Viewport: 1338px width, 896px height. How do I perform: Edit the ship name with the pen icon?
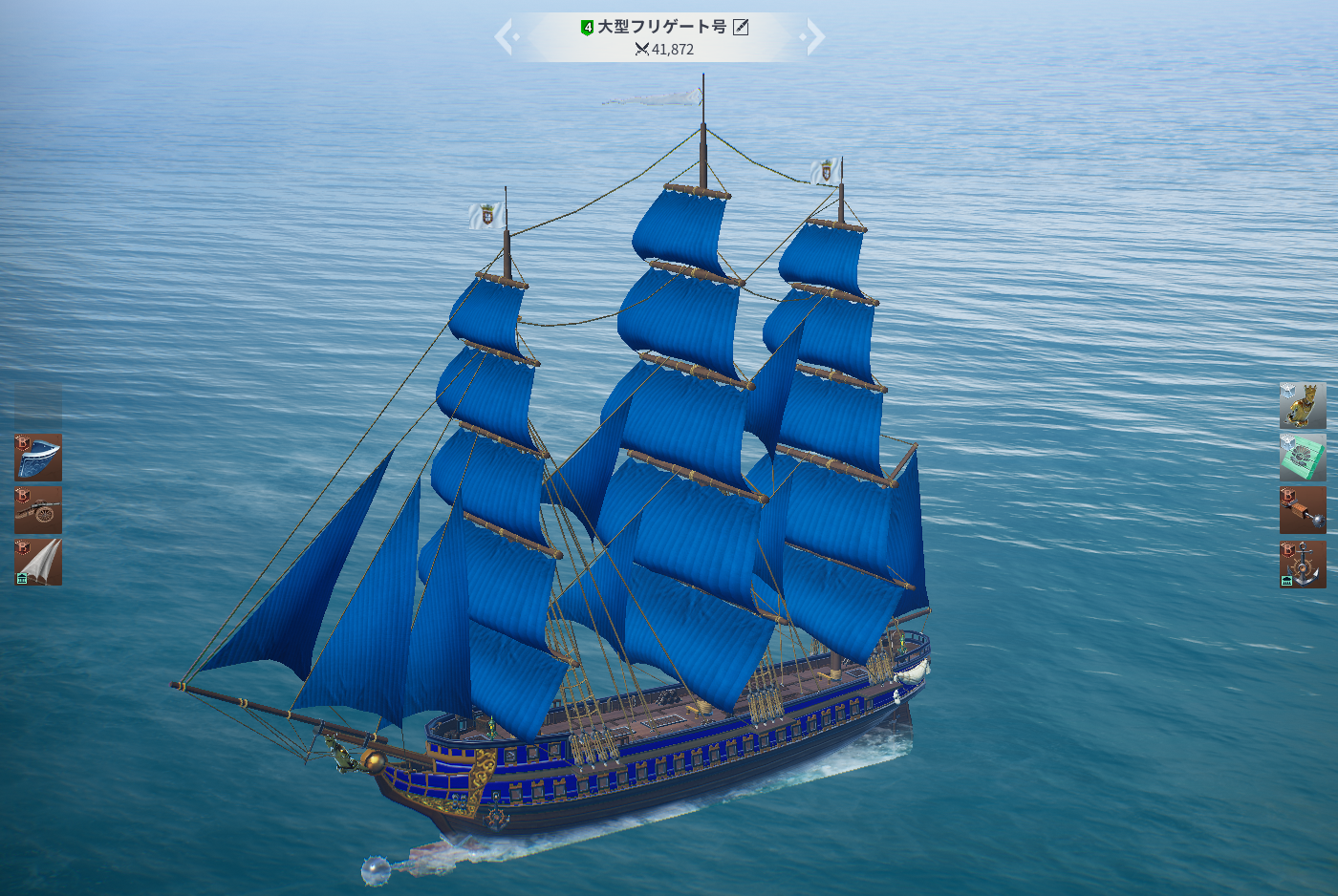(x=741, y=27)
